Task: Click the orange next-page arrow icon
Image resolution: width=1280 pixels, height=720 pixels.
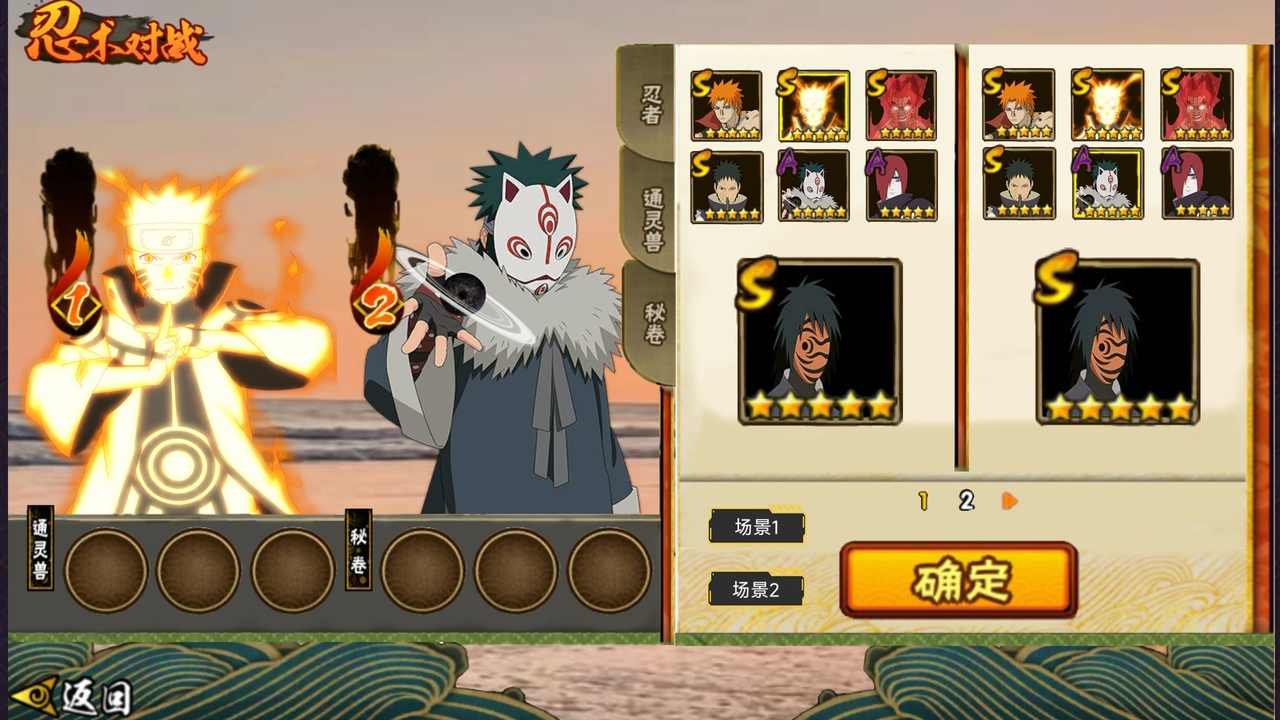Action: pyautogui.click(x=1008, y=501)
